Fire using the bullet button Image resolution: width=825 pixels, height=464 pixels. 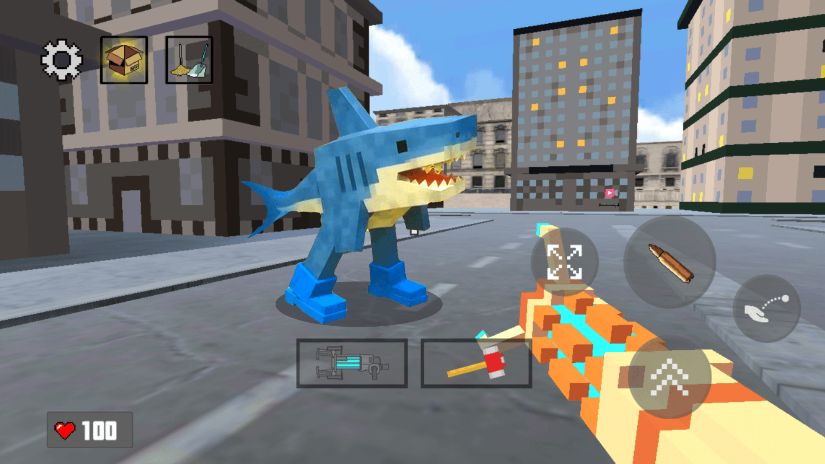click(669, 262)
